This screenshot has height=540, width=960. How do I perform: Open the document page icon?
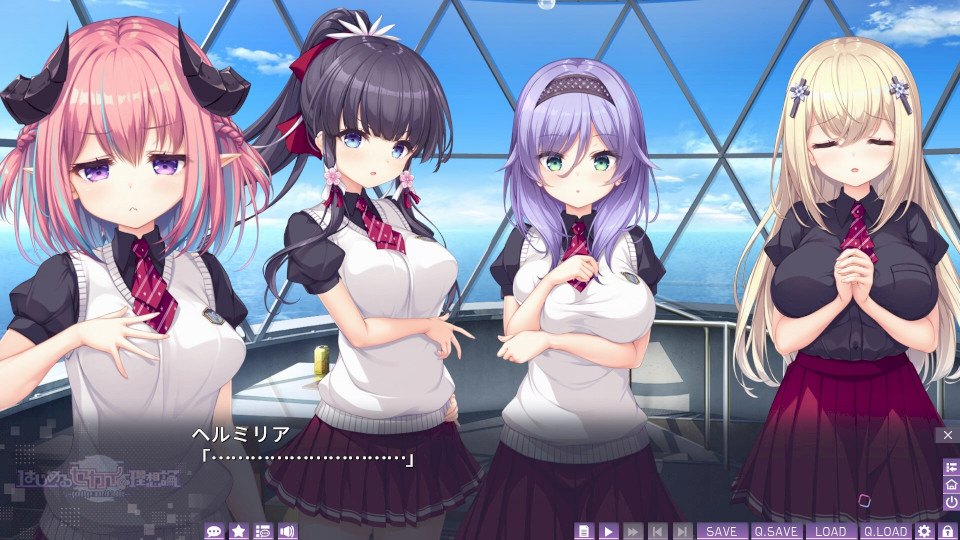tap(585, 531)
